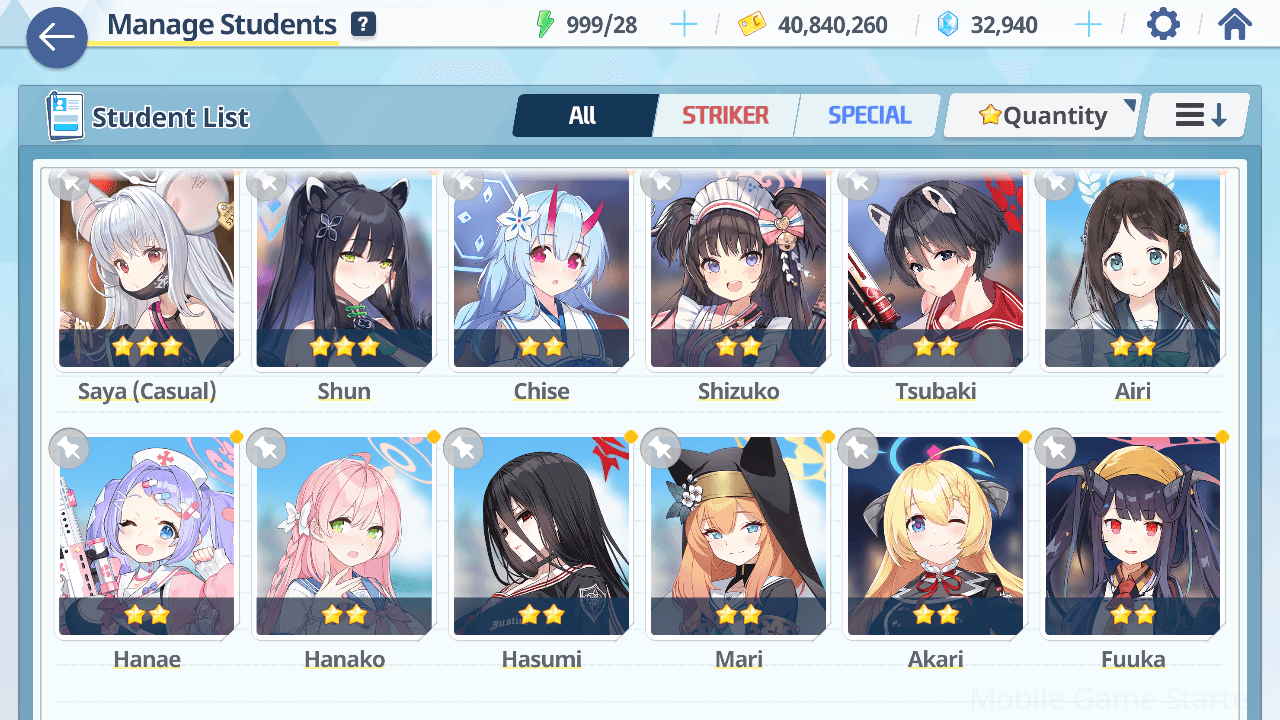Select Shizuko's student card
Screen dimensions: 1280x720
point(738,270)
